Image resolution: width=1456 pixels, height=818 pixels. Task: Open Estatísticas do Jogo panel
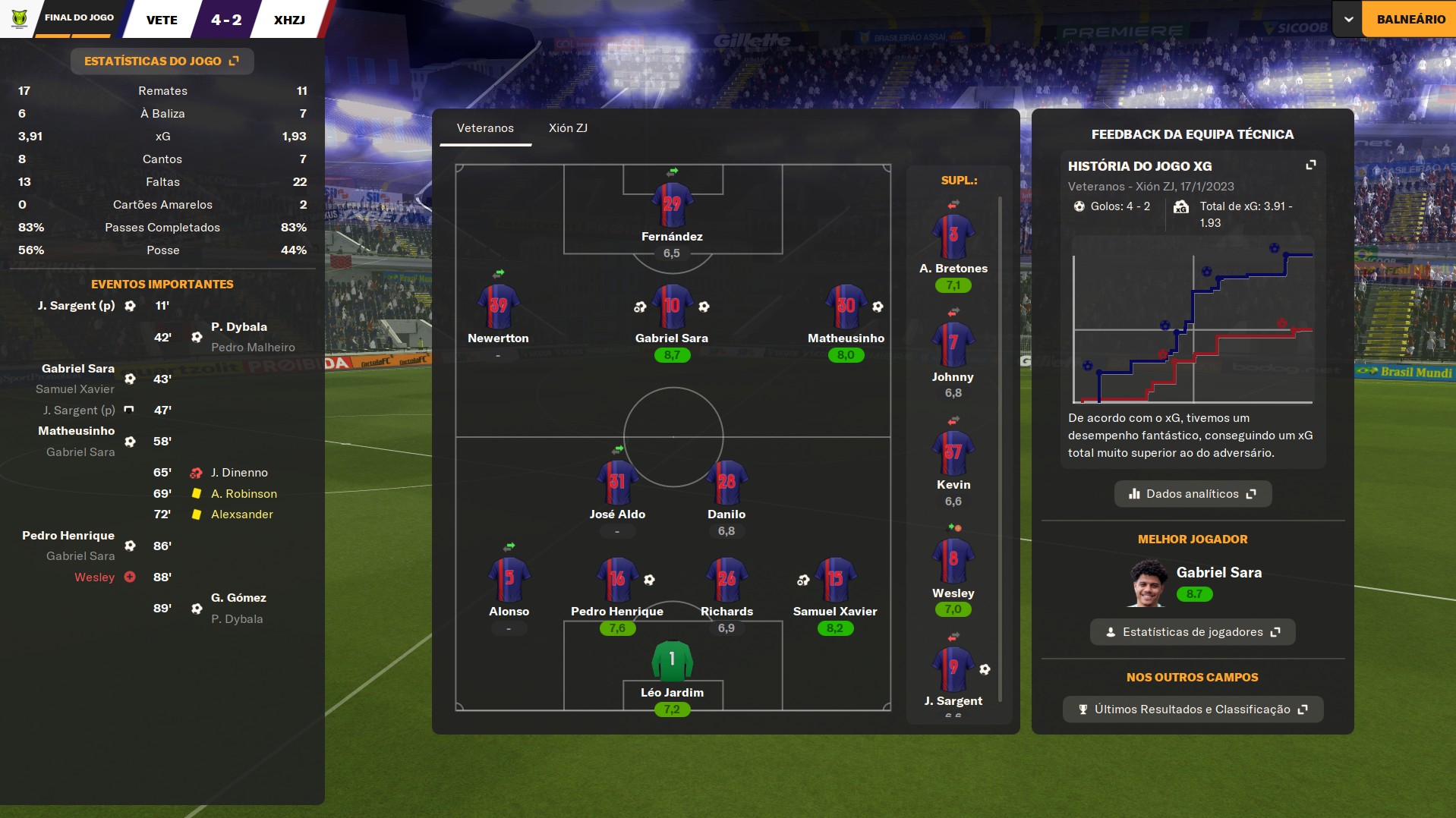[162, 61]
